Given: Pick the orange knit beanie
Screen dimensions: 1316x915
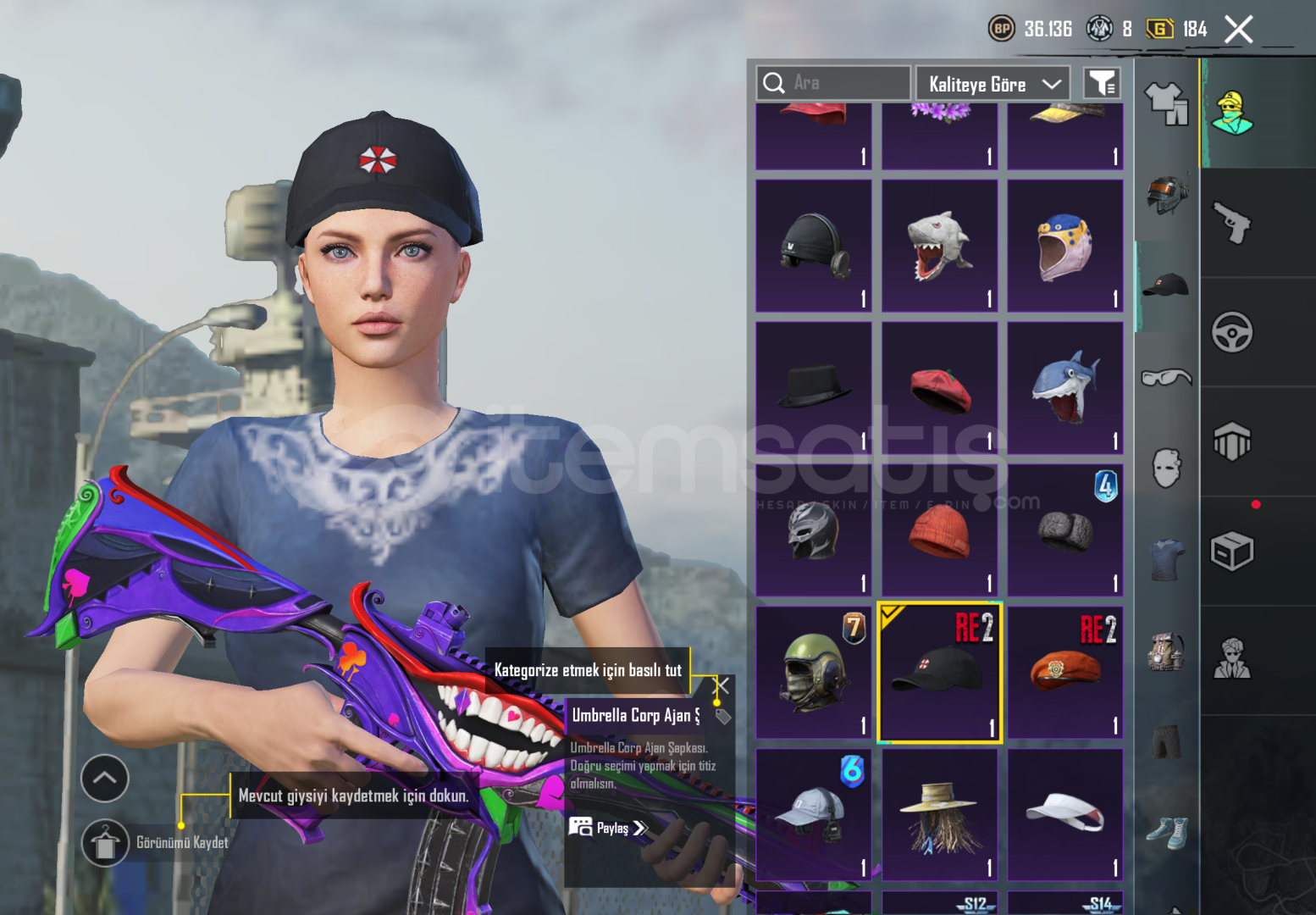Looking at the screenshot, I should tap(939, 531).
